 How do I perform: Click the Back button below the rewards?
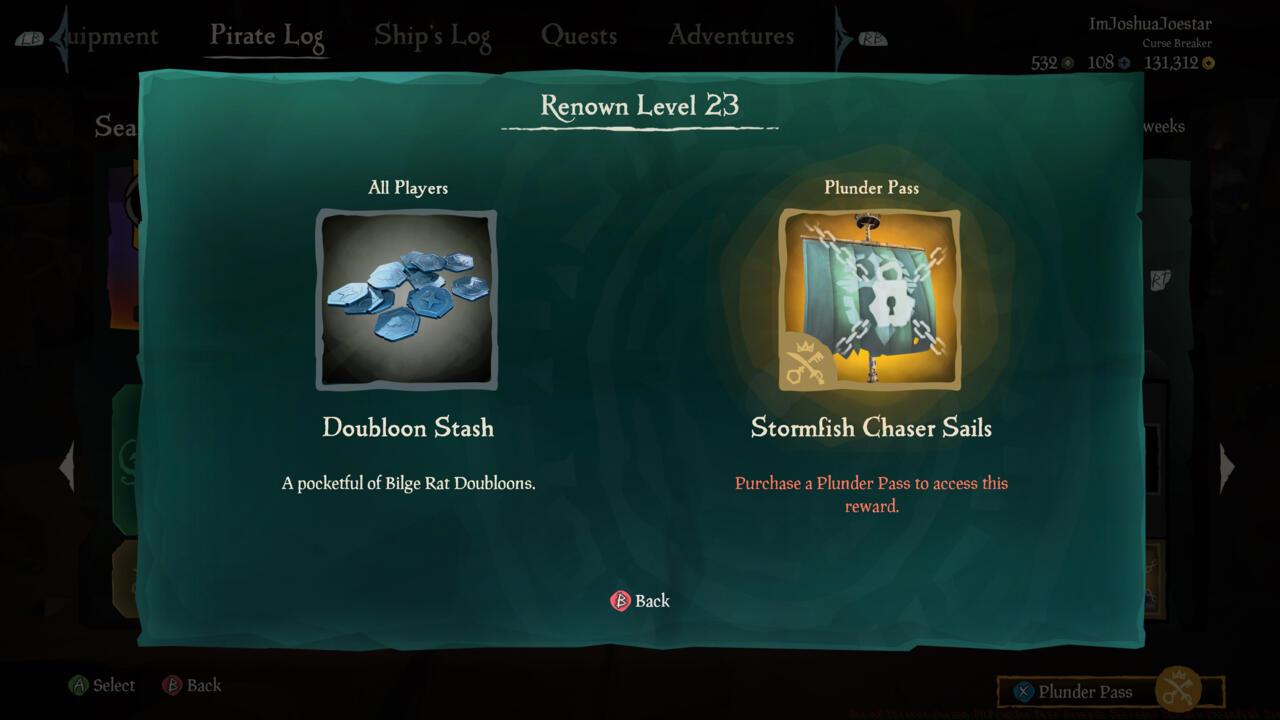(x=640, y=601)
